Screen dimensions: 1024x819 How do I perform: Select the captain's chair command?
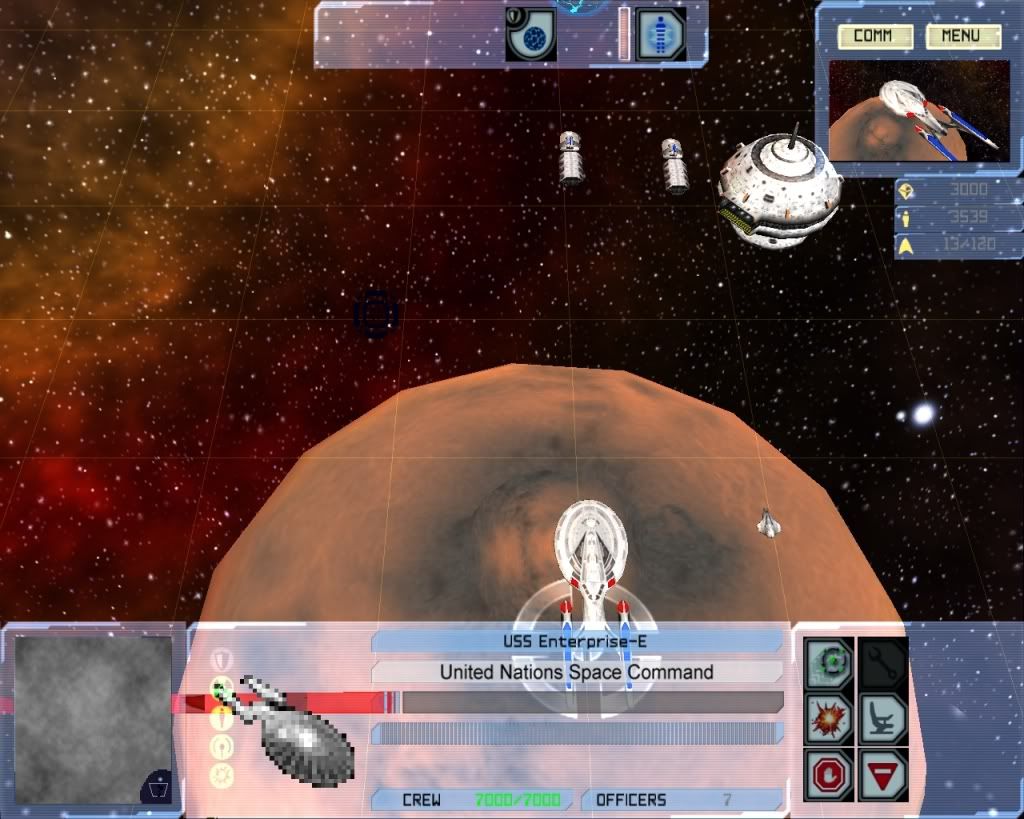(883, 718)
